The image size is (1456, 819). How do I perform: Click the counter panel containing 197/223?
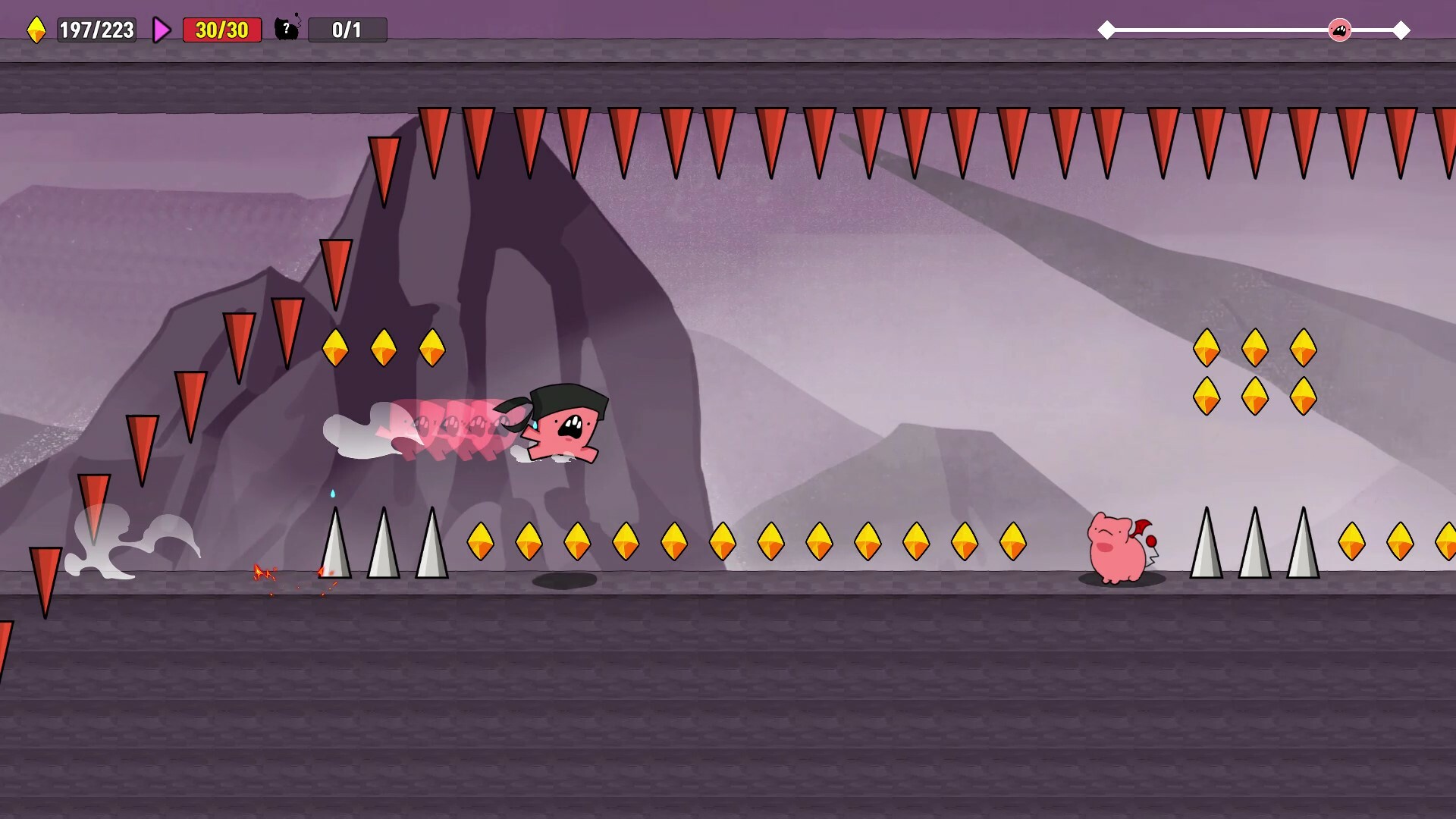coord(96,30)
